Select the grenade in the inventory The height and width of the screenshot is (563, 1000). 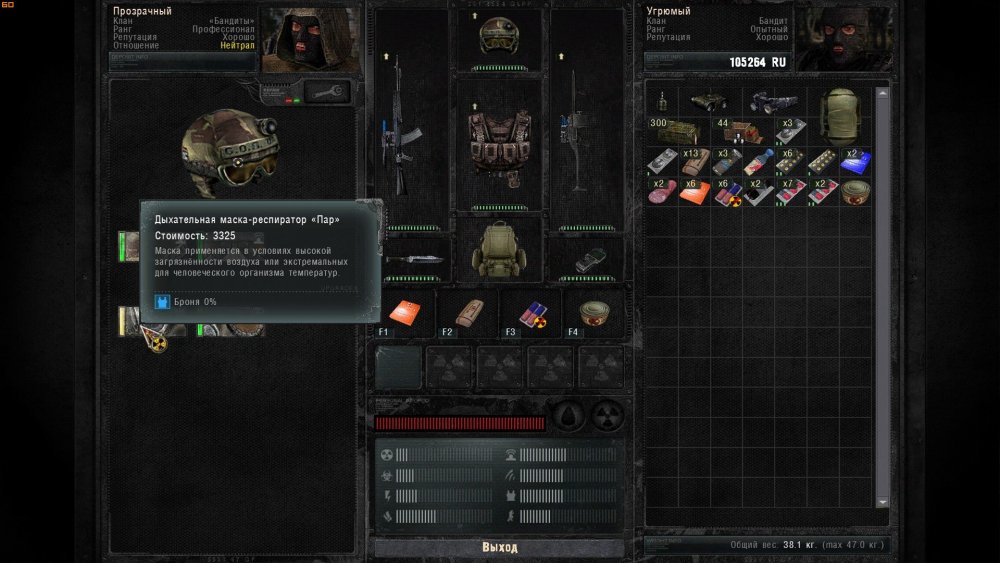(x=661, y=101)
